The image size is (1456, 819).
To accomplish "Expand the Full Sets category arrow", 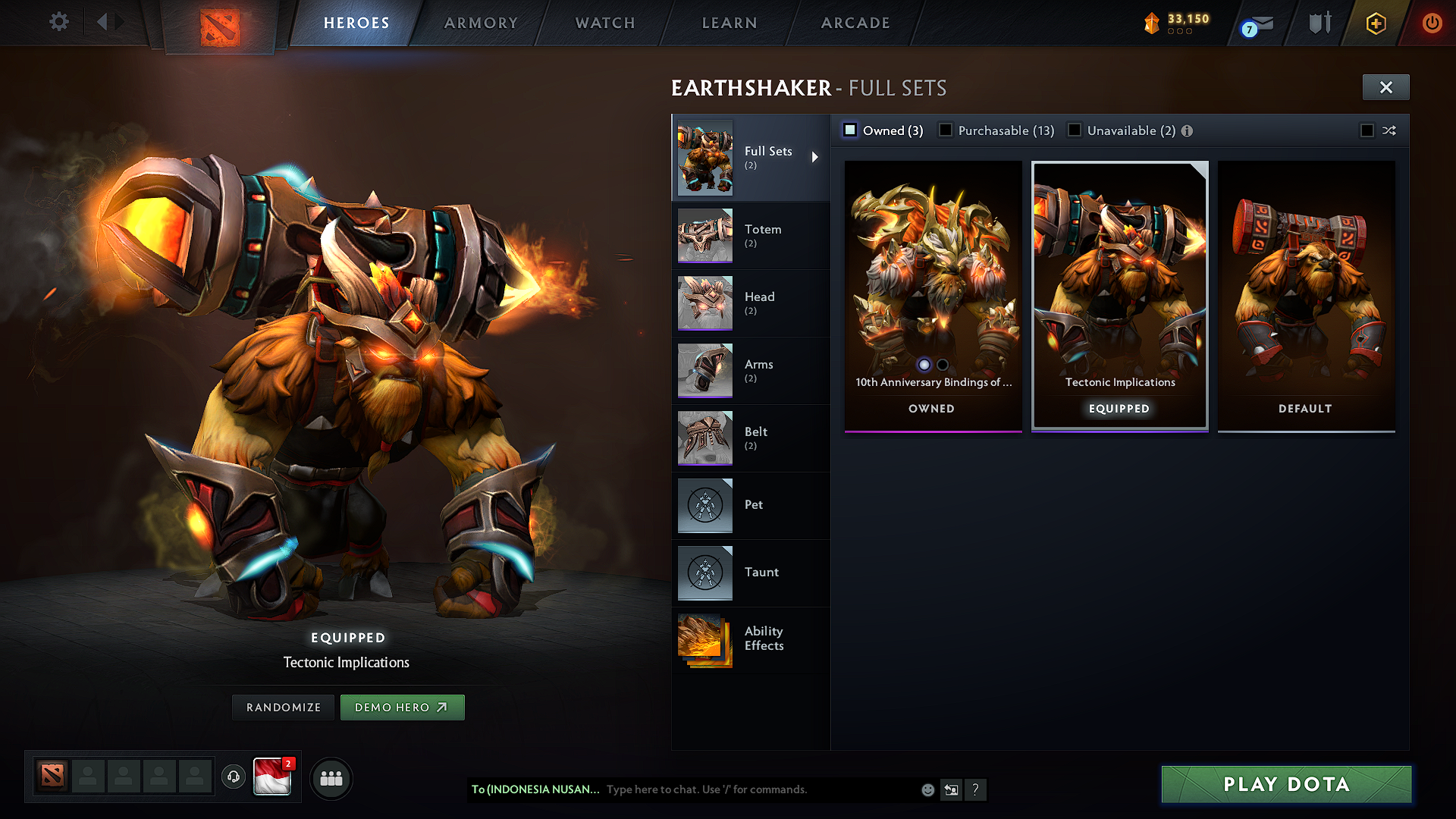I will coord(816,157).
